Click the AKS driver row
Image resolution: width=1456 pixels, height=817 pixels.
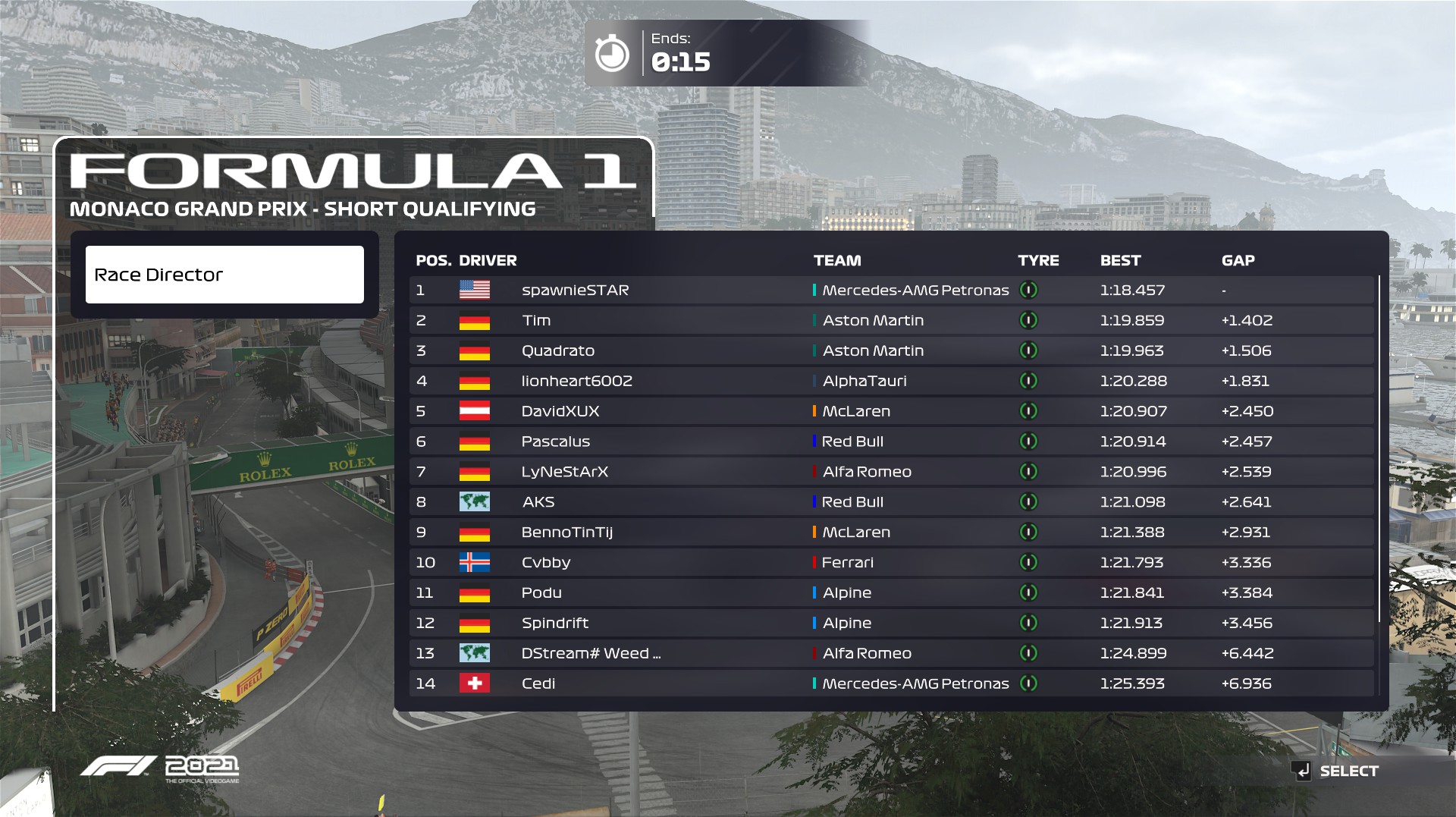coord(891,502)
